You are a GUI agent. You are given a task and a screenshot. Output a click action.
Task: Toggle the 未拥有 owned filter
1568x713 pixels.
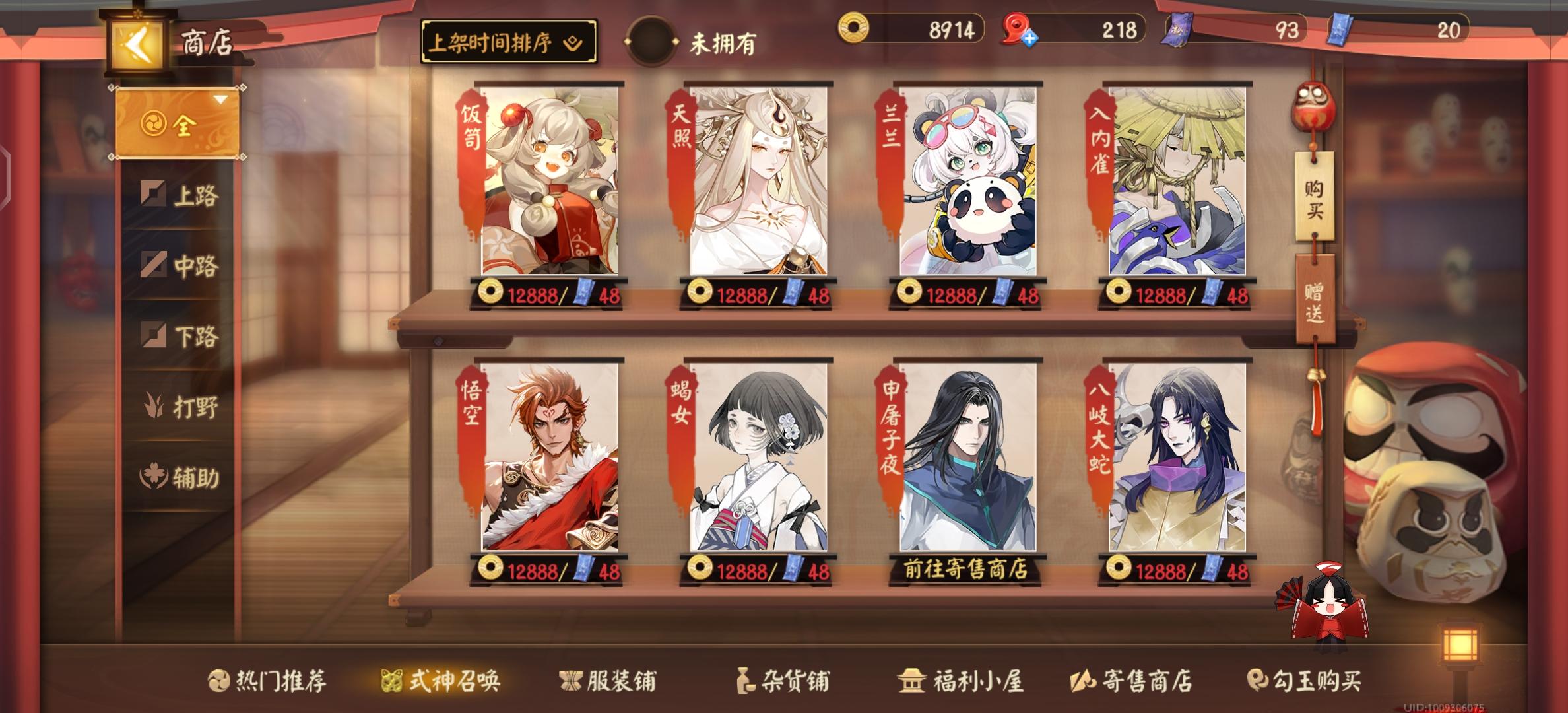(650, 41)
